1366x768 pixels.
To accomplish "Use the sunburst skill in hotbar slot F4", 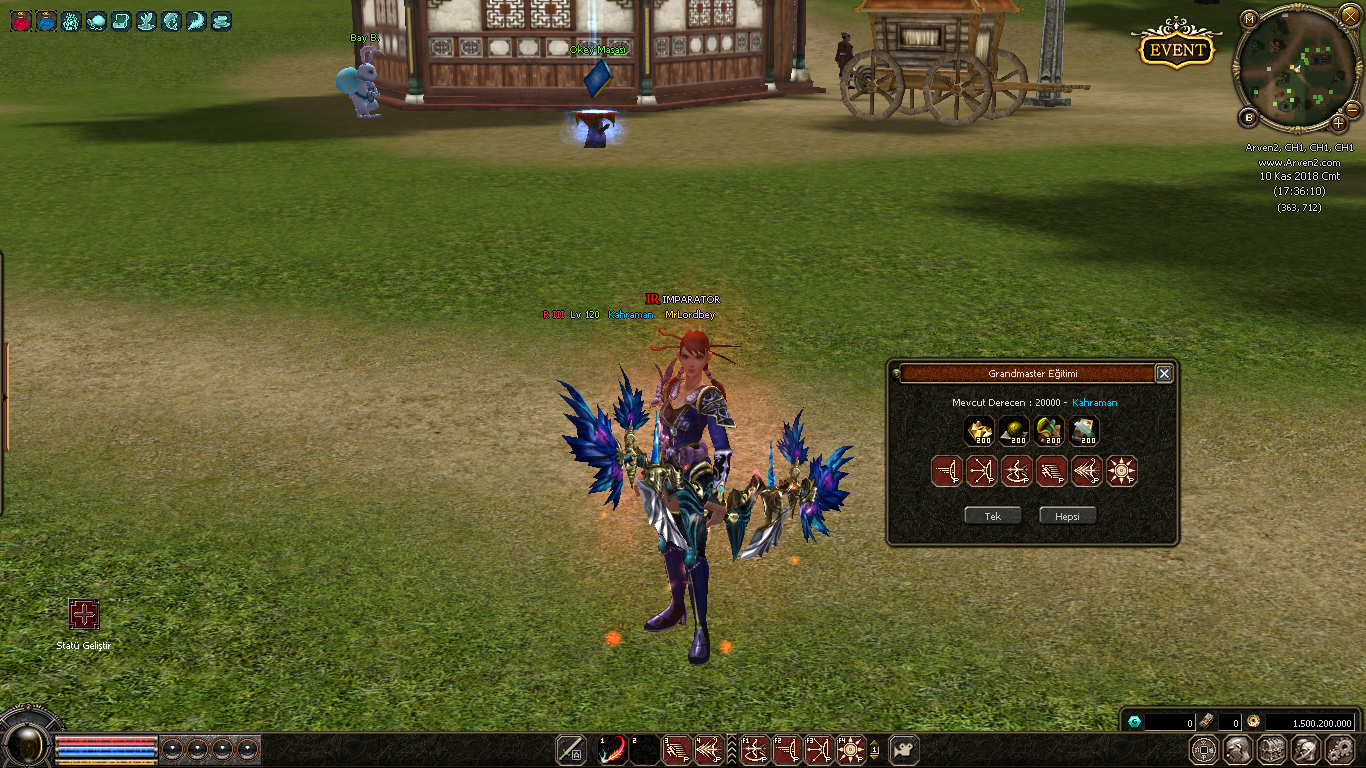I will coord(851,750).
